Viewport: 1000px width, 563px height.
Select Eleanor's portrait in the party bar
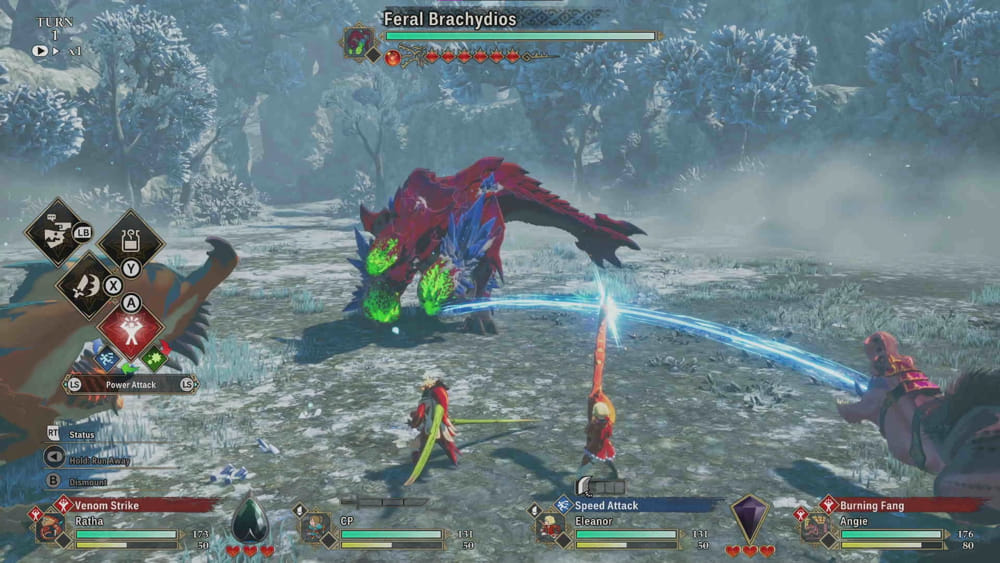[550, 528]
